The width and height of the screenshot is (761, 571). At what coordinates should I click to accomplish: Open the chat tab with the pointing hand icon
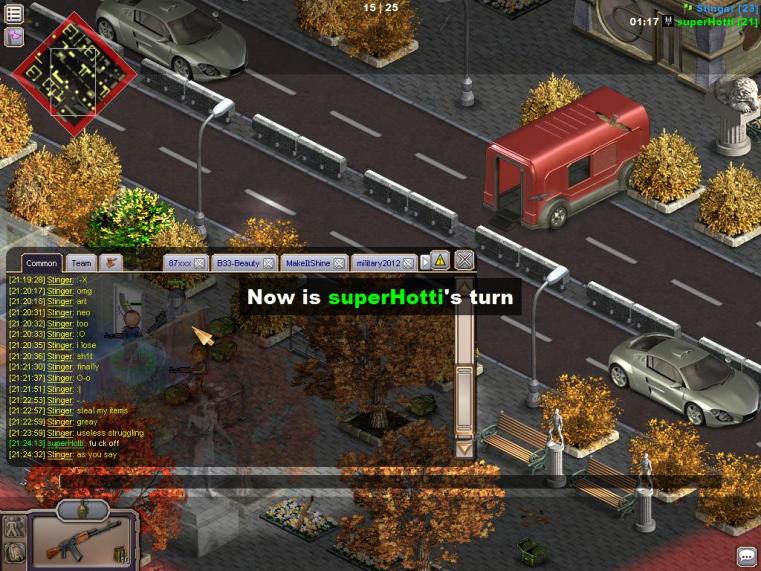pos(111,263)
